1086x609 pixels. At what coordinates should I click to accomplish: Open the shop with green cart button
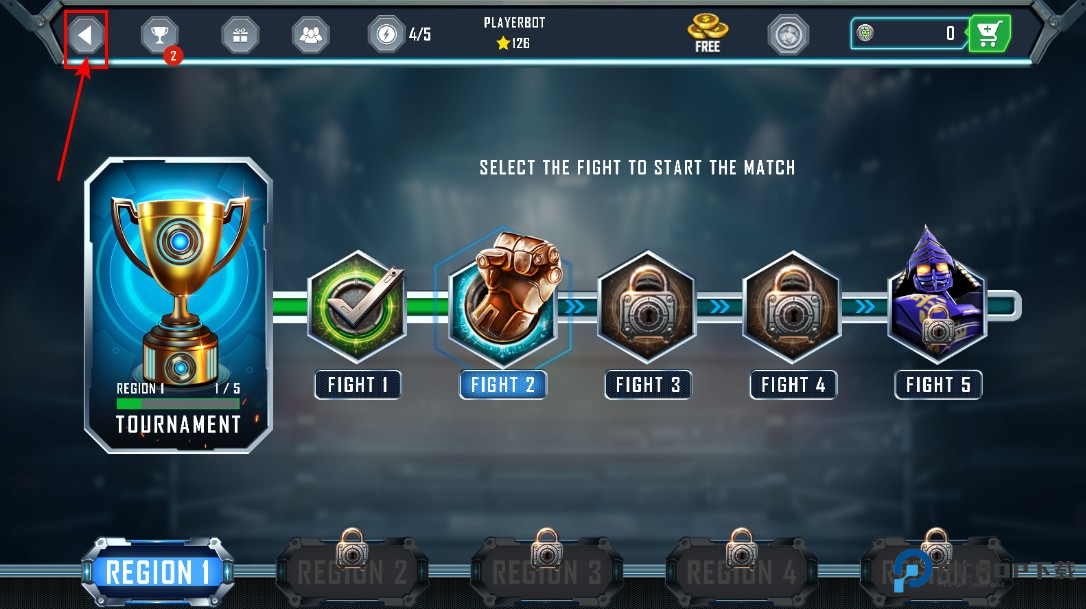(x=989, y=34)
